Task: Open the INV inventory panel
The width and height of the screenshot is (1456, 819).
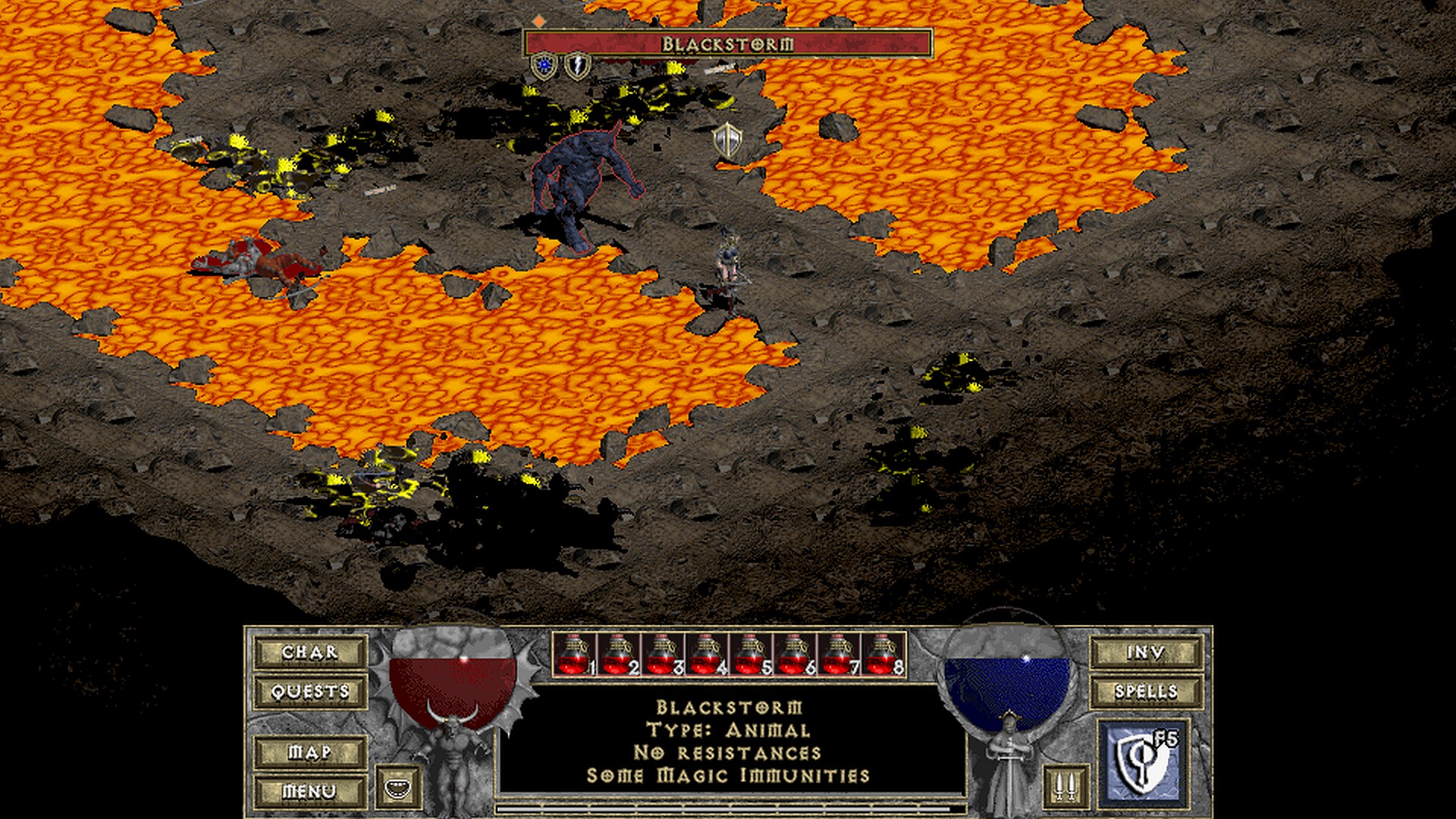Action: point(1146,652)
